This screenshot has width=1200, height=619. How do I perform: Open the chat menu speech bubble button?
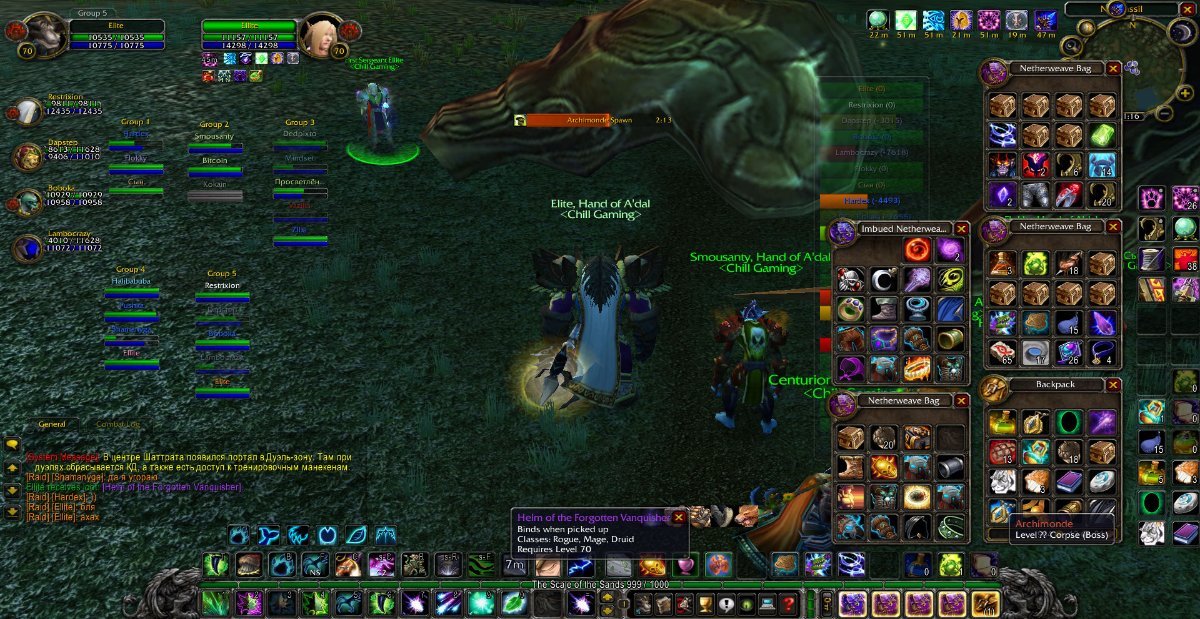coord(12,444)
